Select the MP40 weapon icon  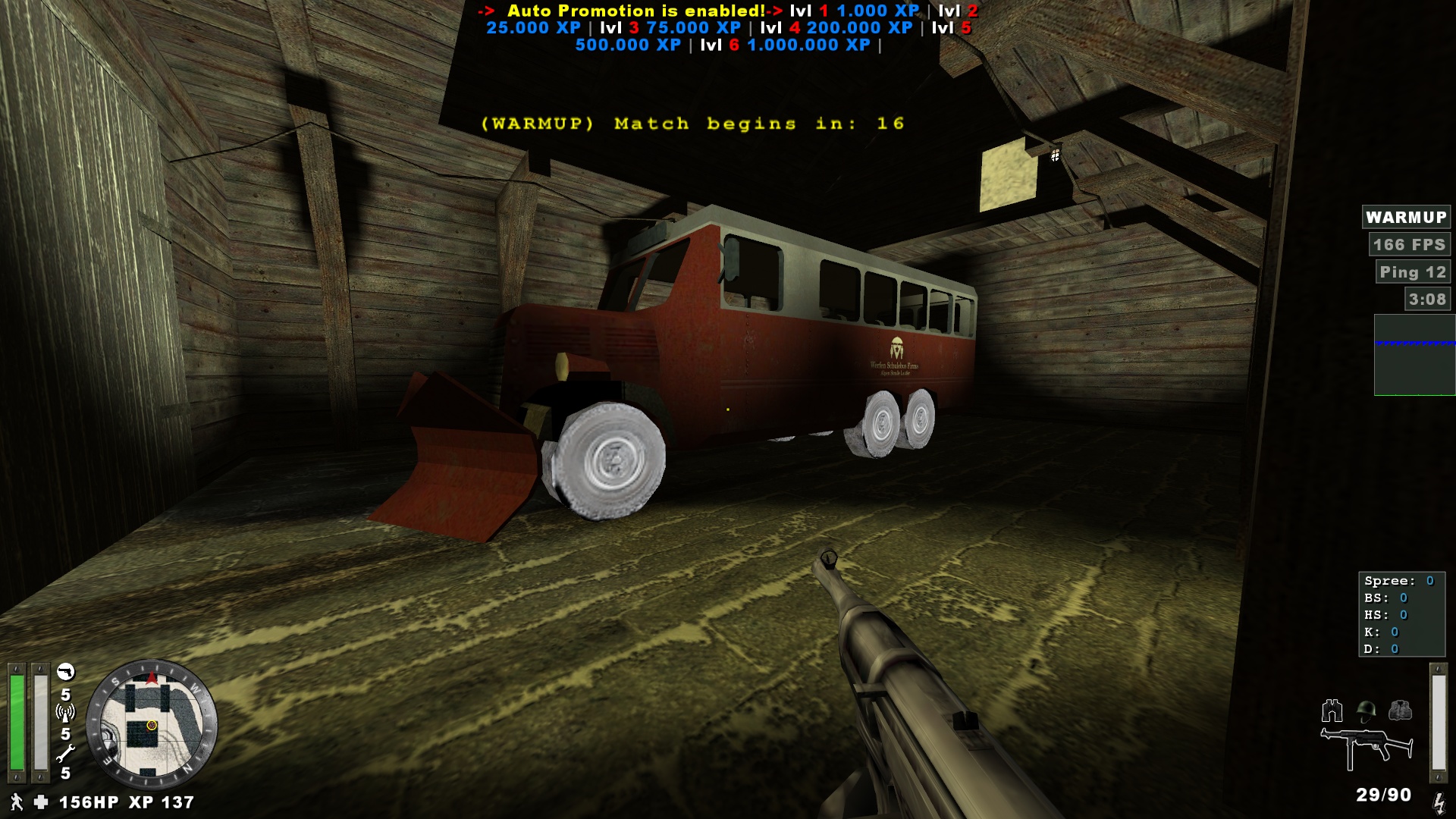[1367, 748]
